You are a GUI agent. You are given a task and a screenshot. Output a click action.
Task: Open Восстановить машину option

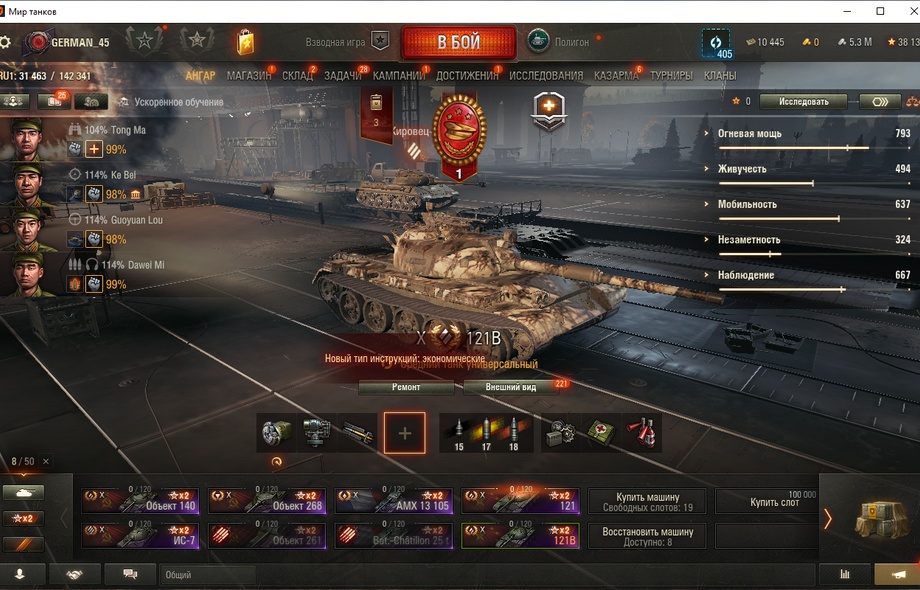[x=647, y=536]
